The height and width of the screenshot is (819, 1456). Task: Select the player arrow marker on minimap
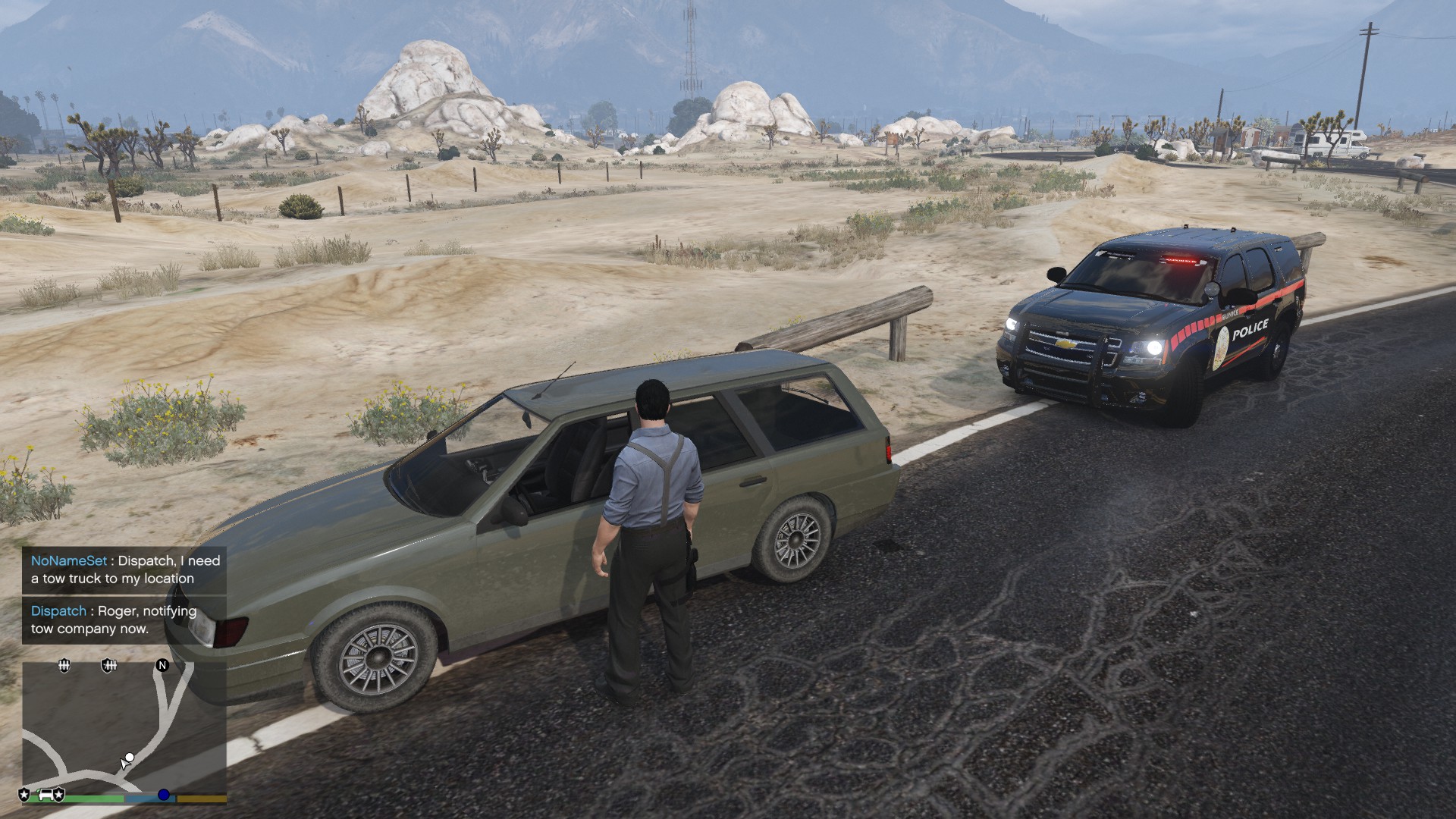point(125,762)
